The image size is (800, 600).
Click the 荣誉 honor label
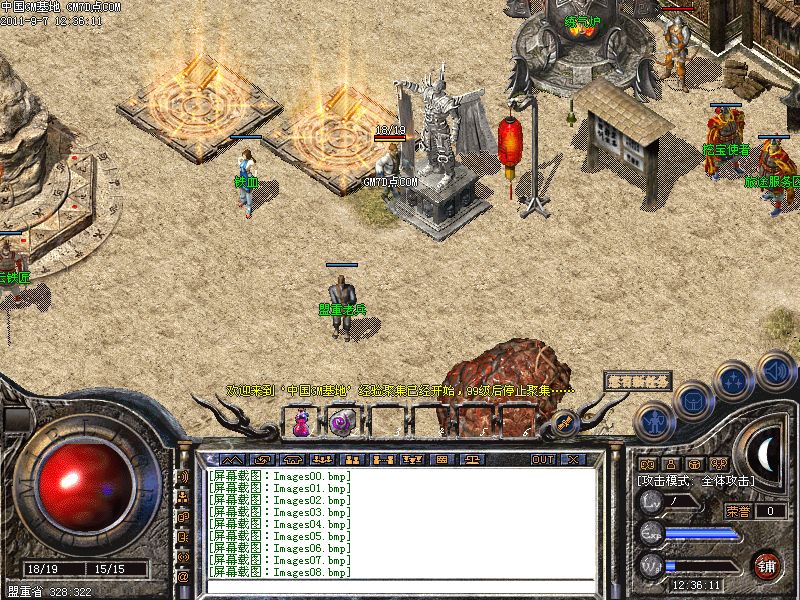pyautogui.click(x=738, y=511)
